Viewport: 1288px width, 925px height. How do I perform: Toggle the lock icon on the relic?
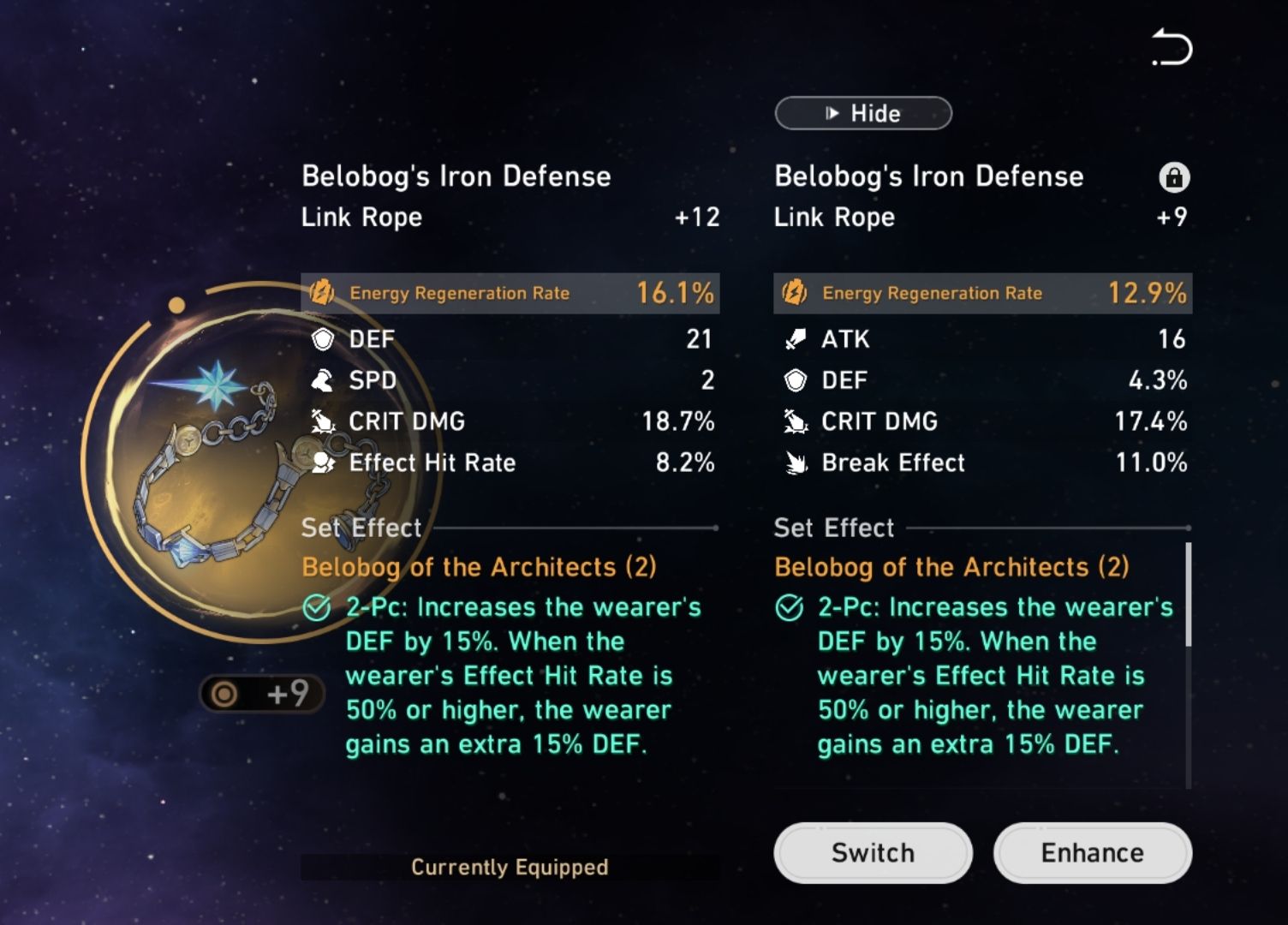pyautogui.click(x=1173, y=177)
